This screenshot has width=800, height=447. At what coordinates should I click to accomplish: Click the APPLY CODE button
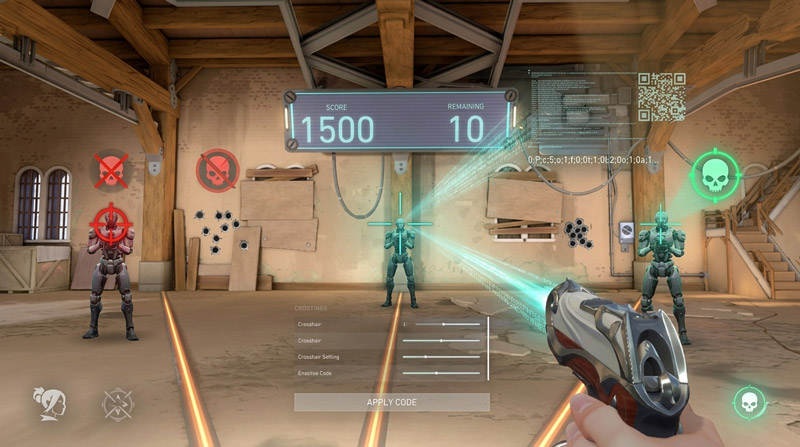click(391, 402)
